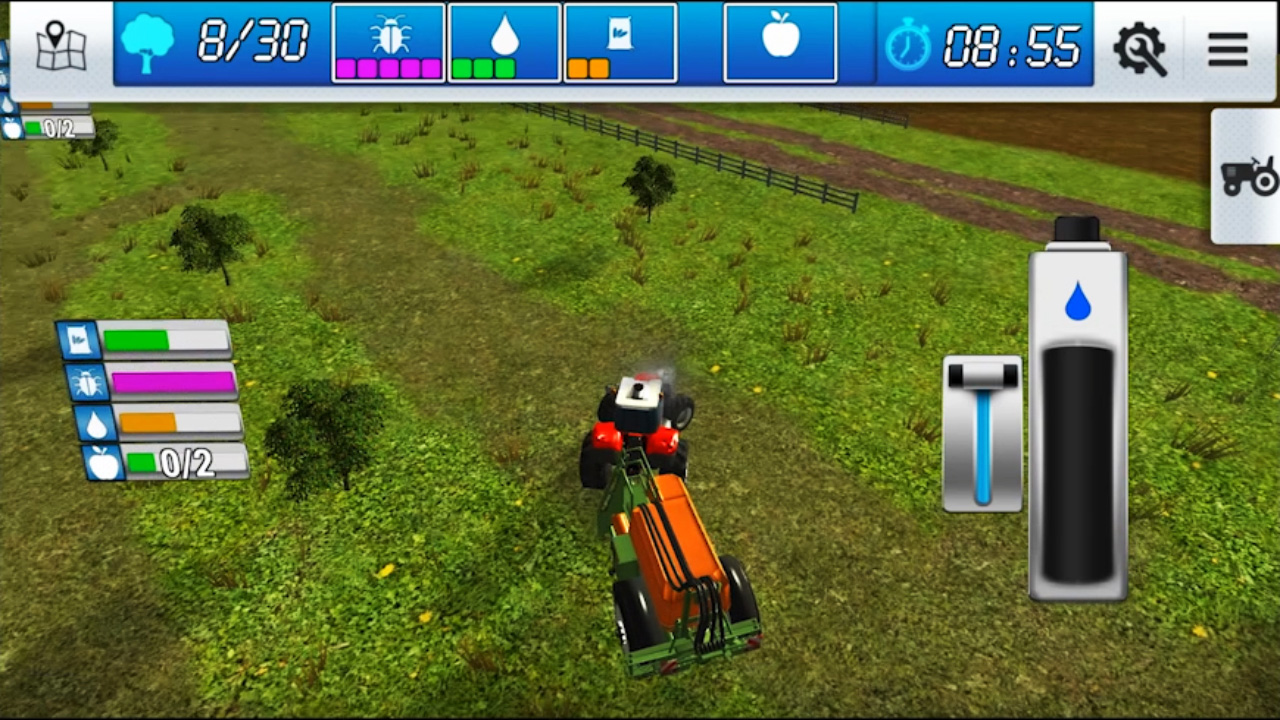
Task: Open the hamburger menu
Action: coord(1227,50)
